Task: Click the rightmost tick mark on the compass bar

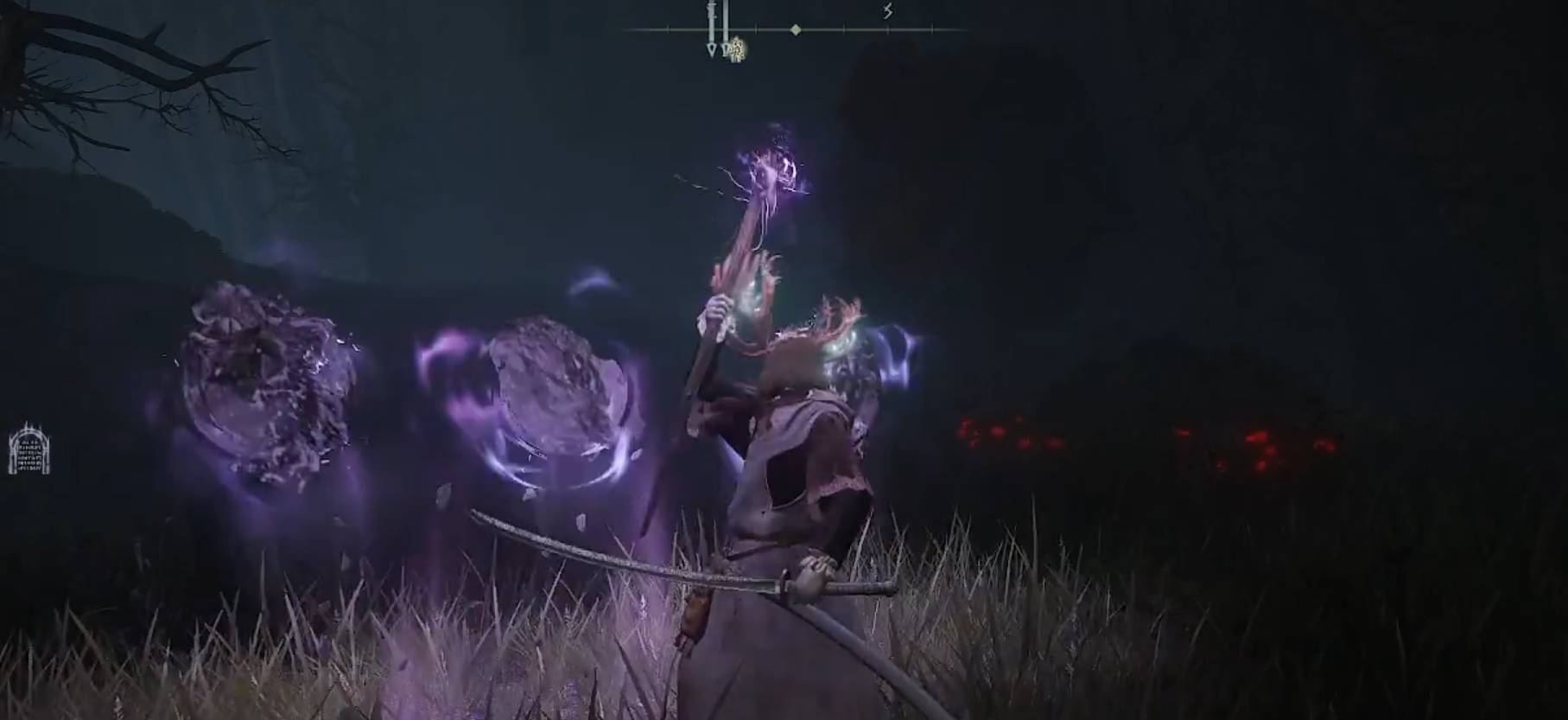Action: point(931,29)
